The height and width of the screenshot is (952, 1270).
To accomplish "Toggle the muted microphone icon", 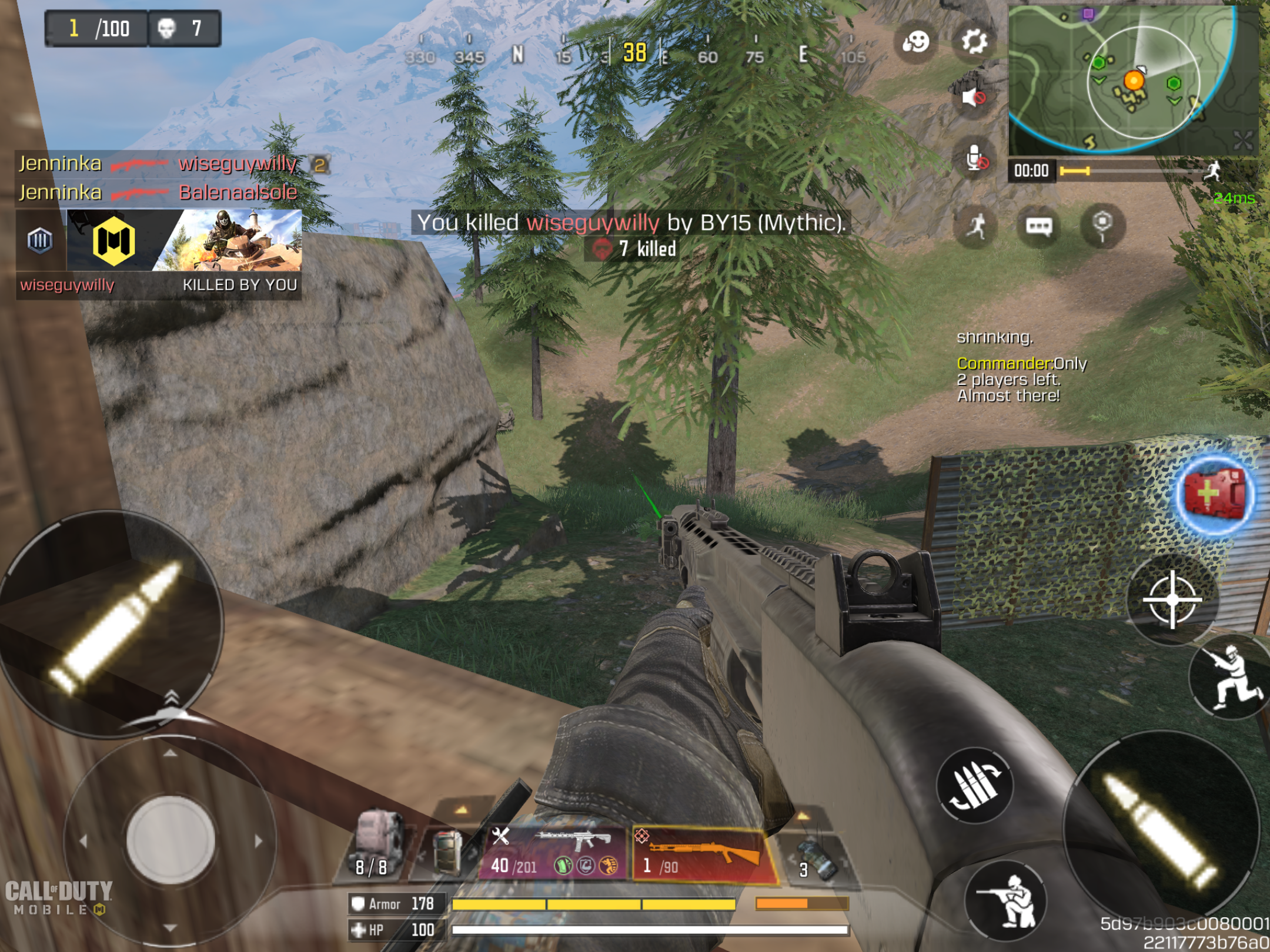I will pyautogui.click(x=975, y=159).
